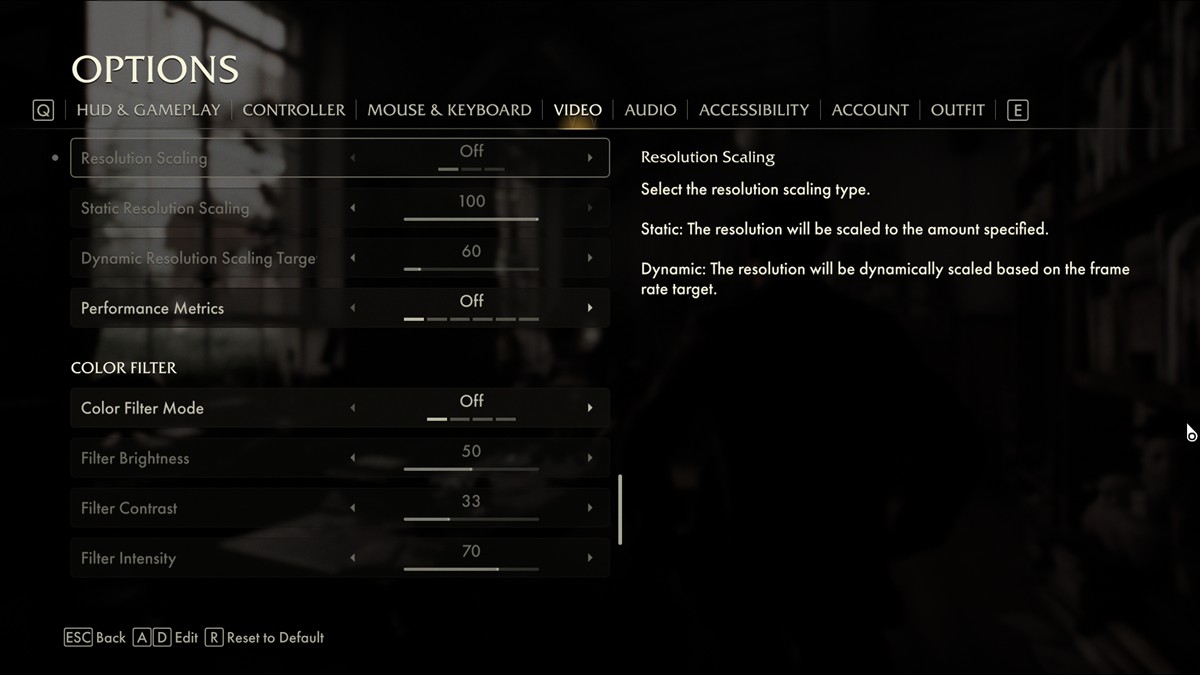Click right arrow on Resolution Scaling
The width and height of the screenshot is (1200, 675).
[590, 158]
